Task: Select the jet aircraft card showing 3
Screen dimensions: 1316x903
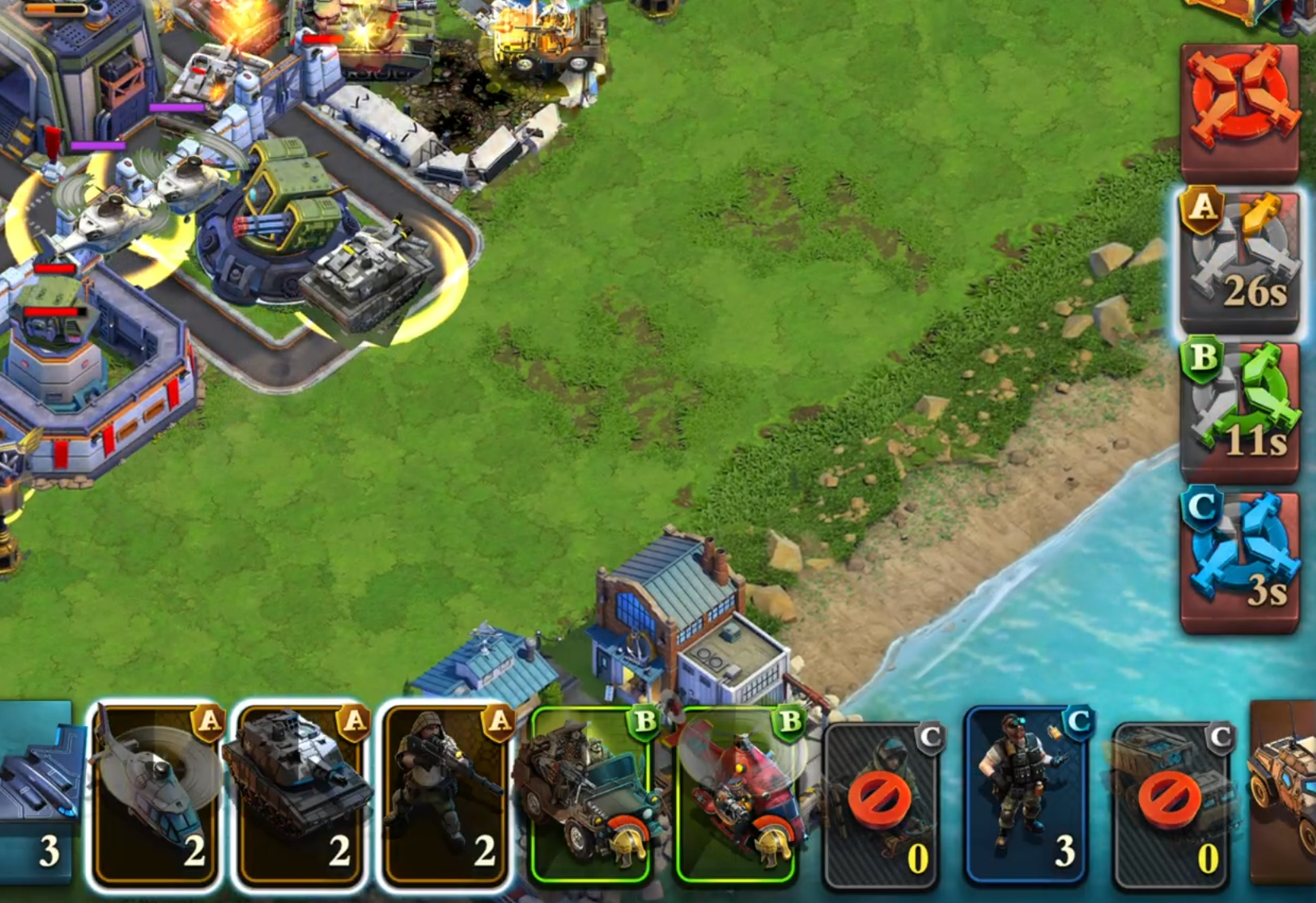Action: 38,795
